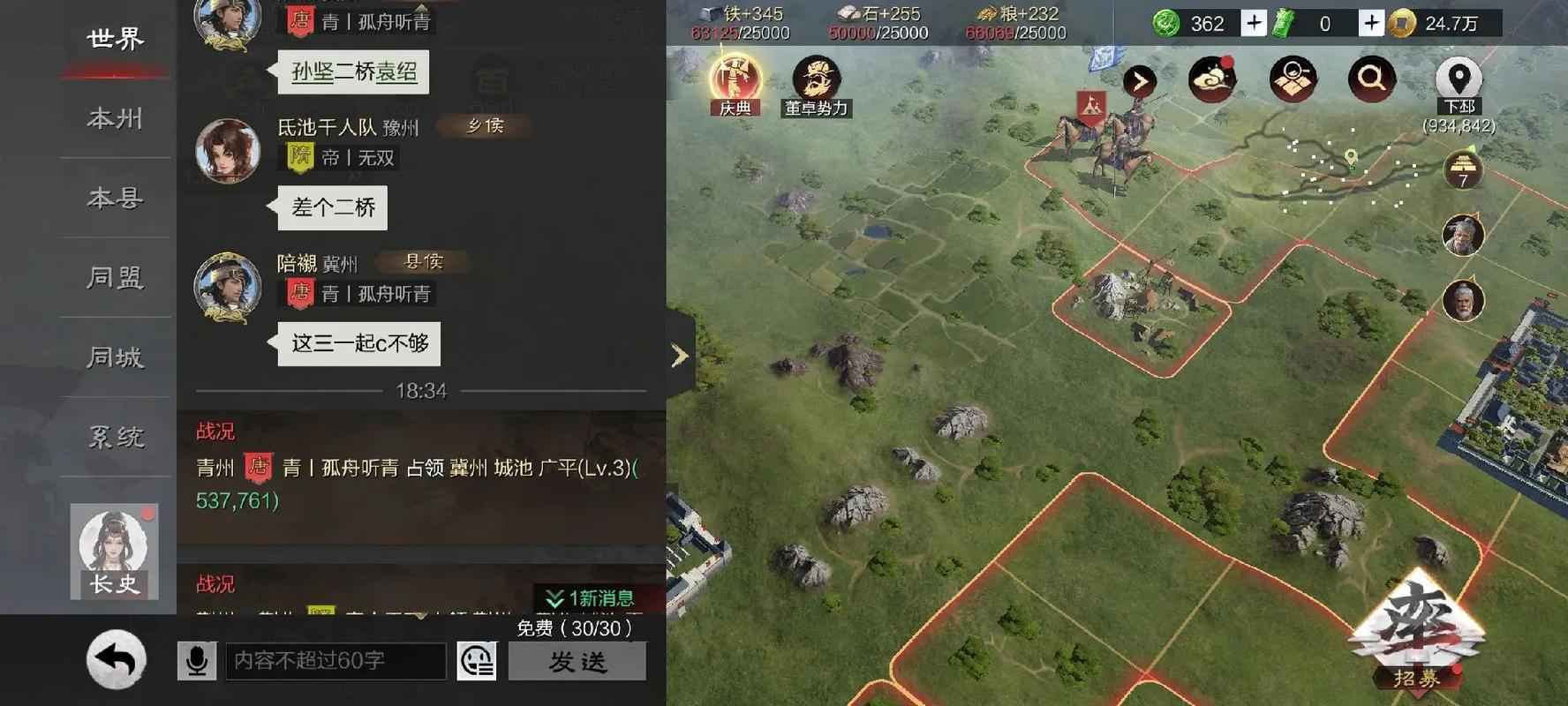The image size is (1568, 706).
Task: Expand the top icon row chevron
Action: click(x=1139, y=80)
